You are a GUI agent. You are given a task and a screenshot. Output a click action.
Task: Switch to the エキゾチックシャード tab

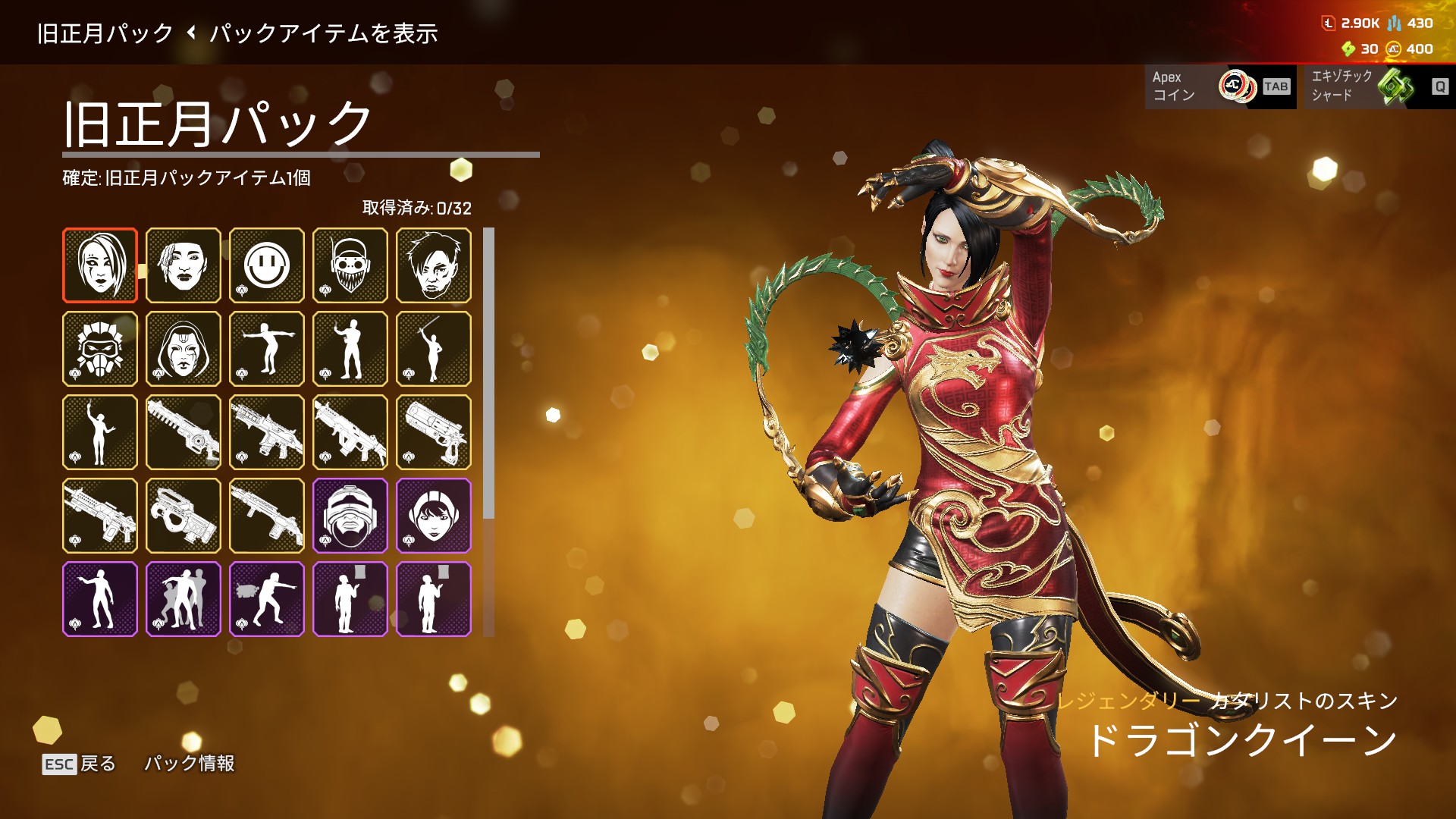point(1375,86)
